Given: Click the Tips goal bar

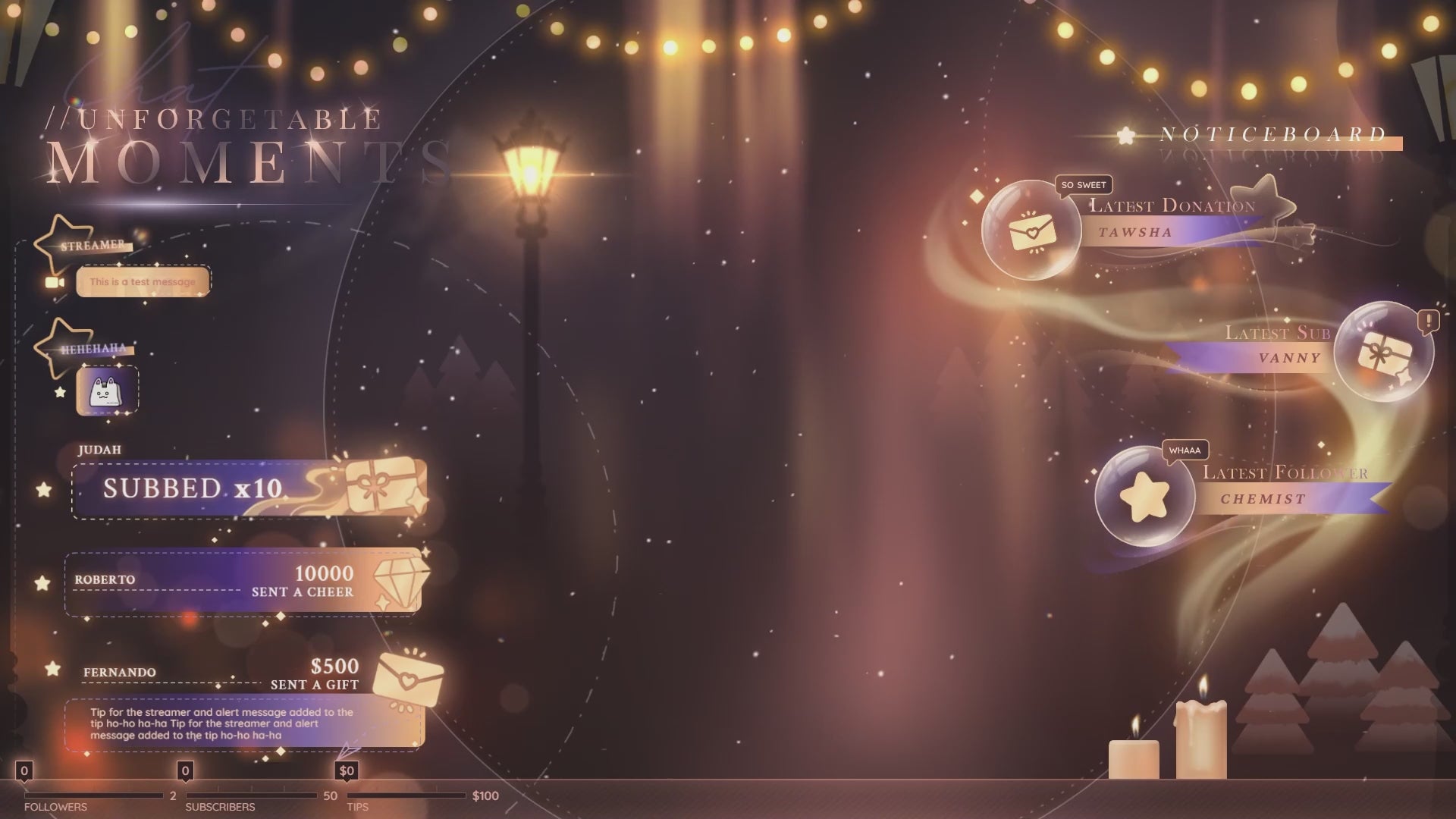Looking at the screenshot, I should point(406,795).
